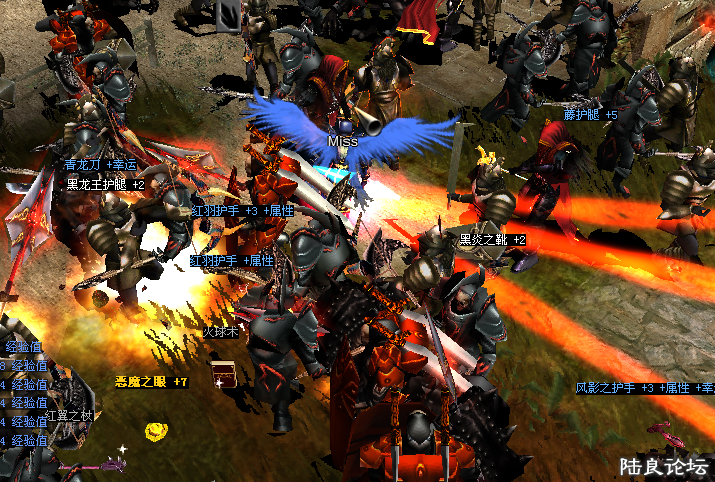The image size is (715, 482).
Task: Loot the 火球术 skill book label
Action: pos(221,331)
